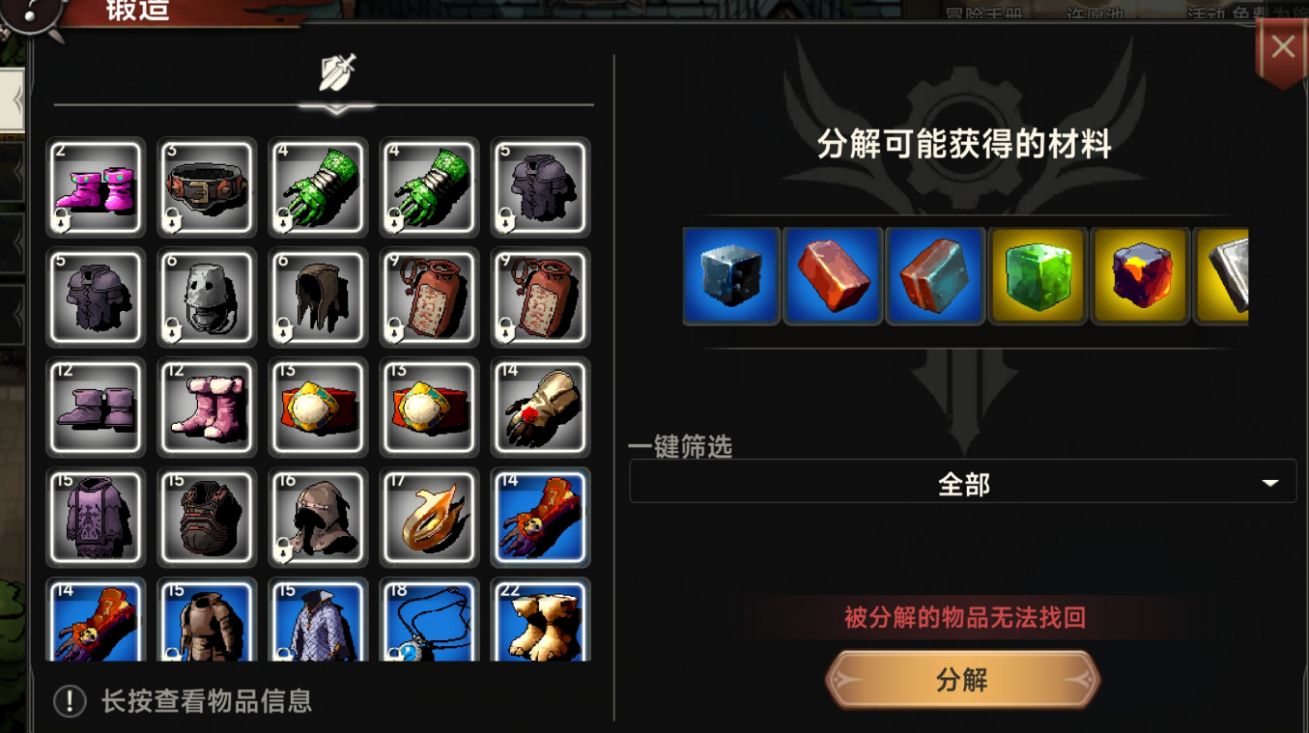Toggle selection of the green gauntlets item
Screen dimensions: 1309x733
317,188
